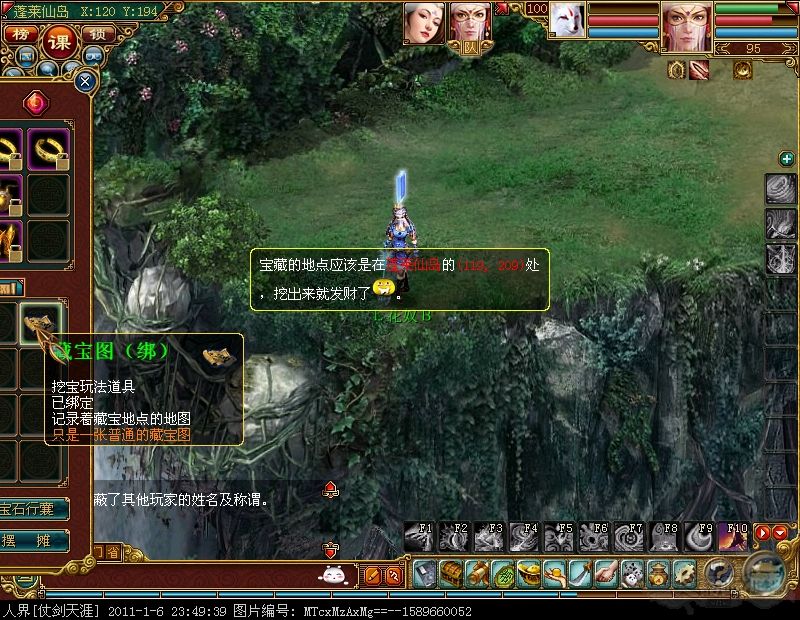Click the red right-arrow hotbar page button
This screenshot has height=620, width=800.
(762, 534)
